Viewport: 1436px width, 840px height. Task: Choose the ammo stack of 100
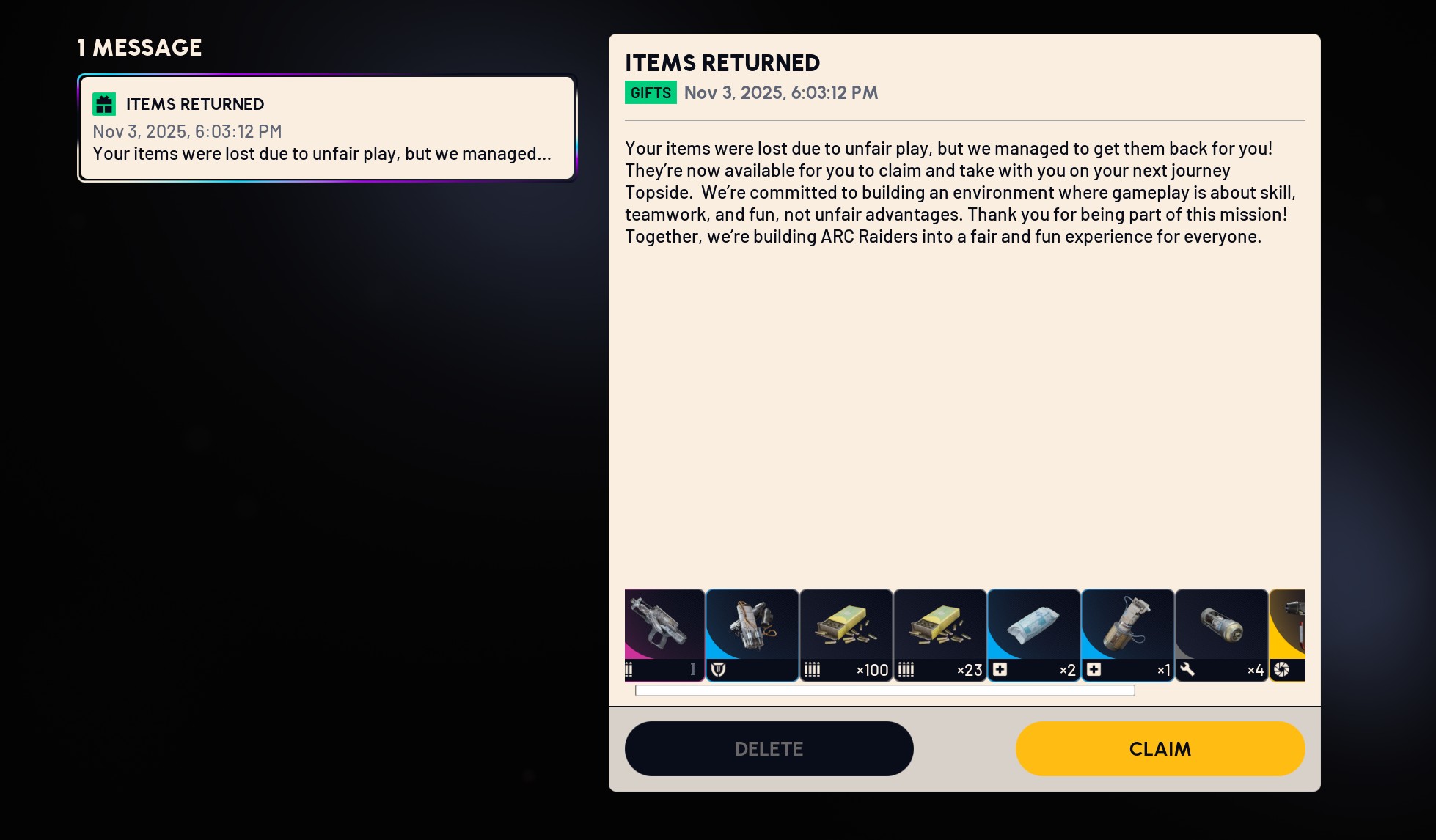846,635
